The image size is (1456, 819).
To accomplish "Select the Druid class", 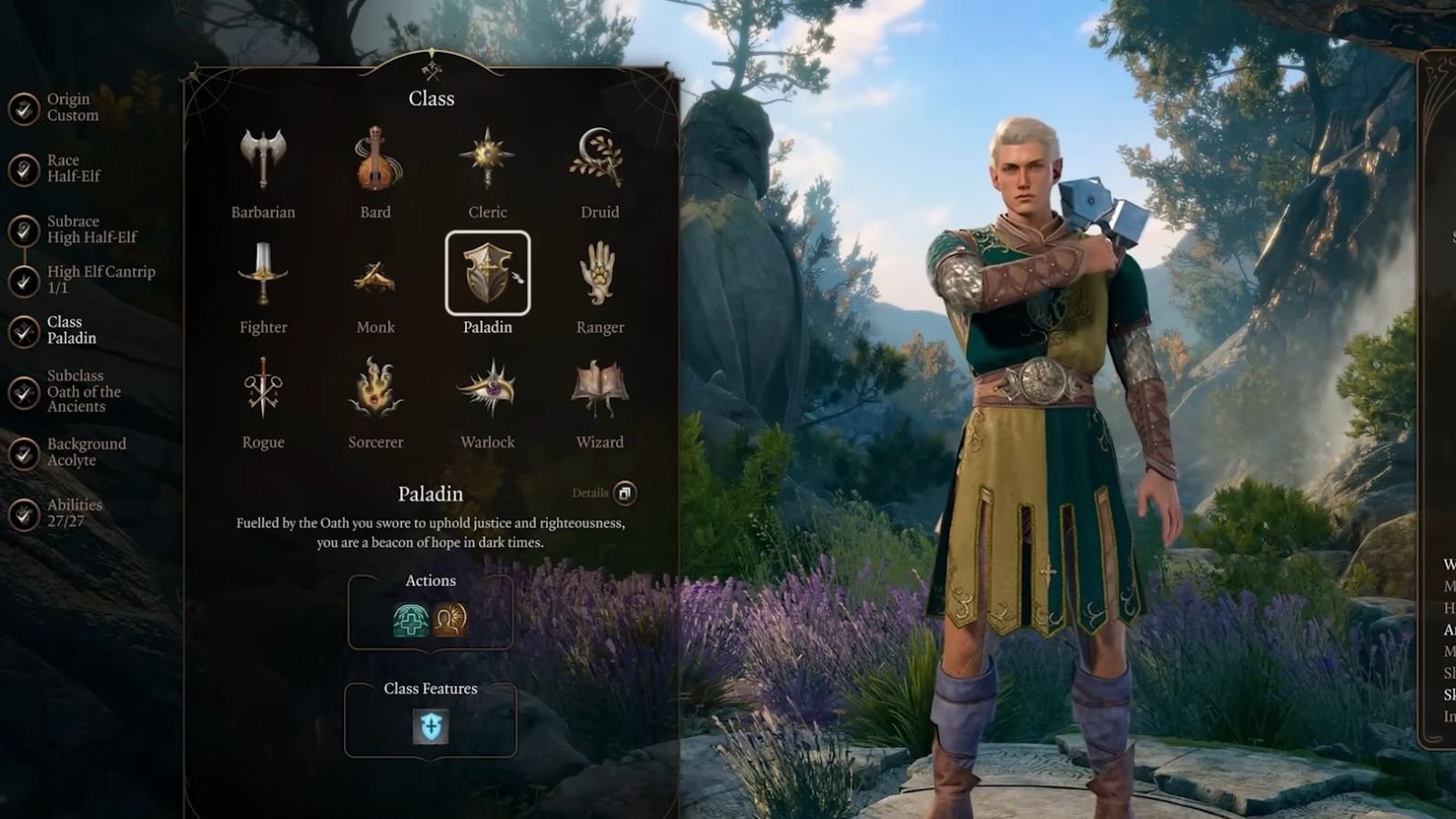I will [599, 160].
